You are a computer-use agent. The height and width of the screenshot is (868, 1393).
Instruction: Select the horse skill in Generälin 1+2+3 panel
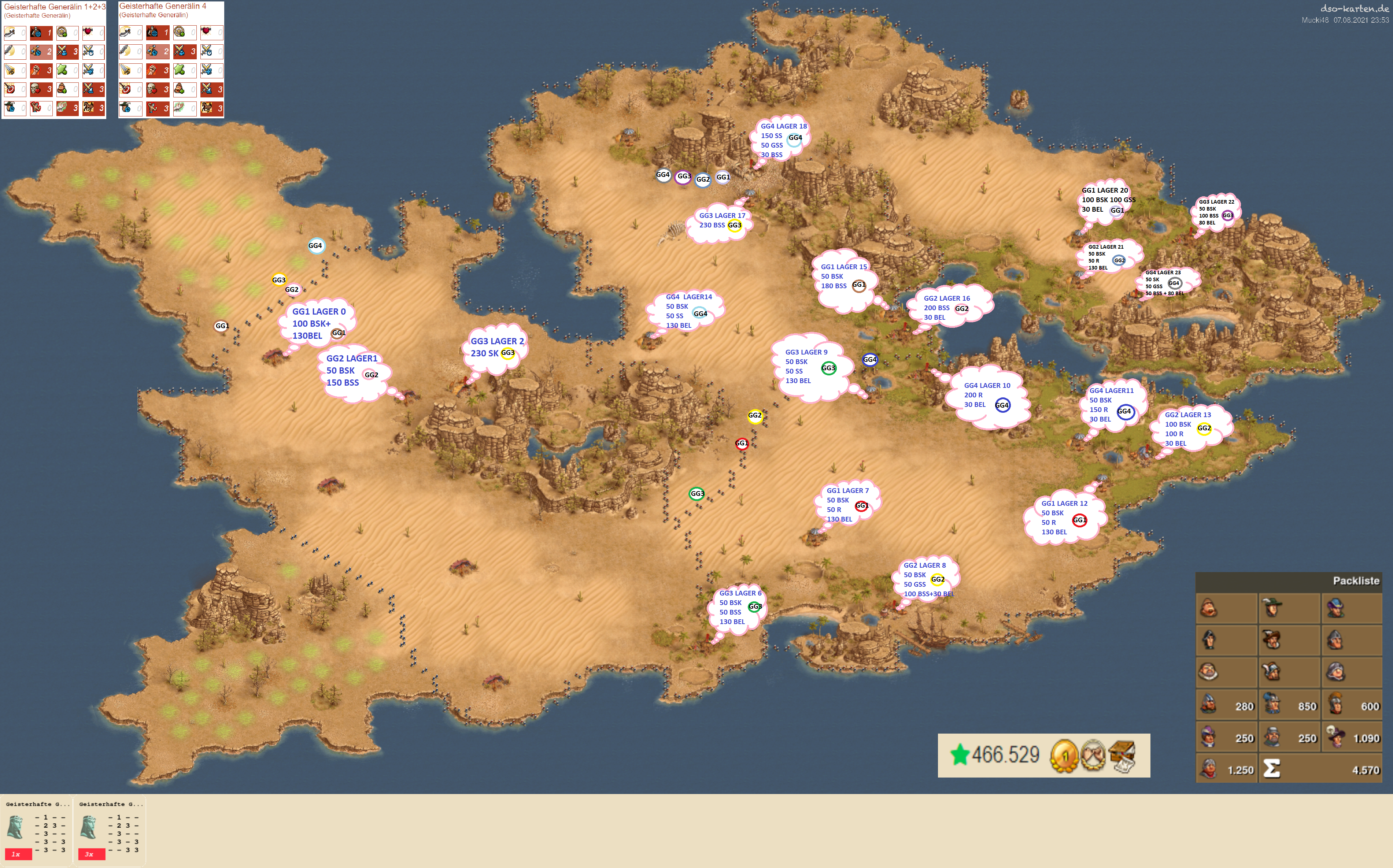(93, 108)
